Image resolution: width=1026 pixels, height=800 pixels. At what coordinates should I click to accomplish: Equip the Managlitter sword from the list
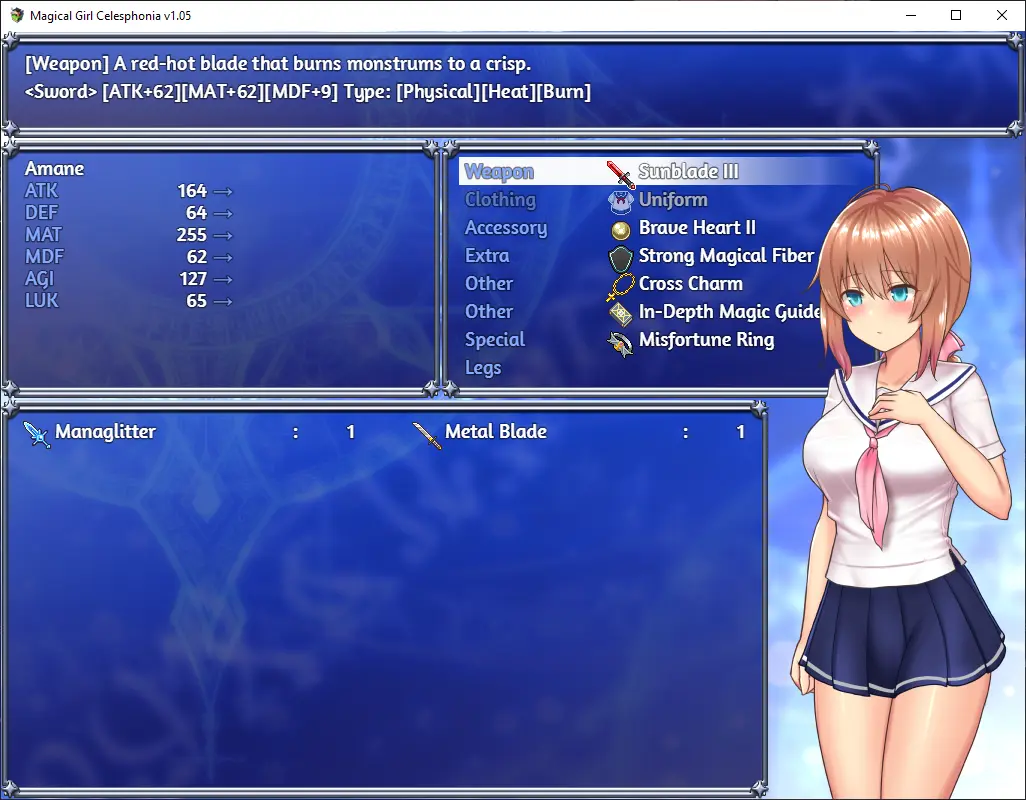point(190,432)
